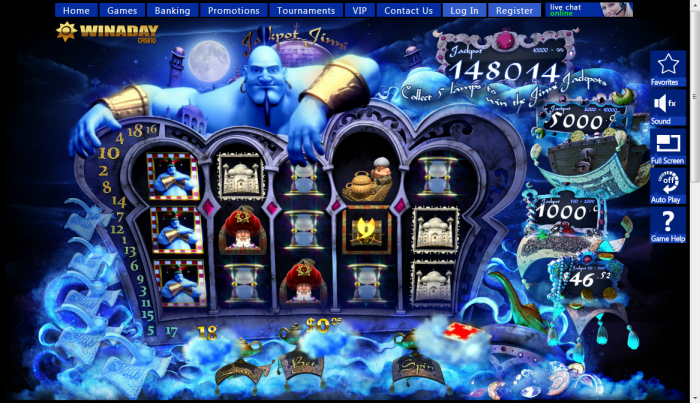Image resolution: width=700 pixels, height=403 pixels.
Task: Open the Home page
Action: (x=76, y=10)
